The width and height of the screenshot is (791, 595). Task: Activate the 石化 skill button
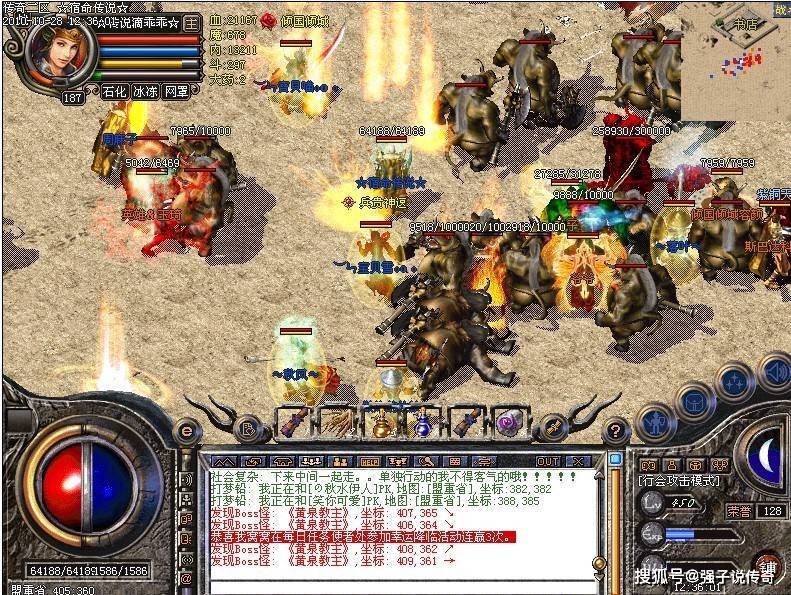[115, 92]
